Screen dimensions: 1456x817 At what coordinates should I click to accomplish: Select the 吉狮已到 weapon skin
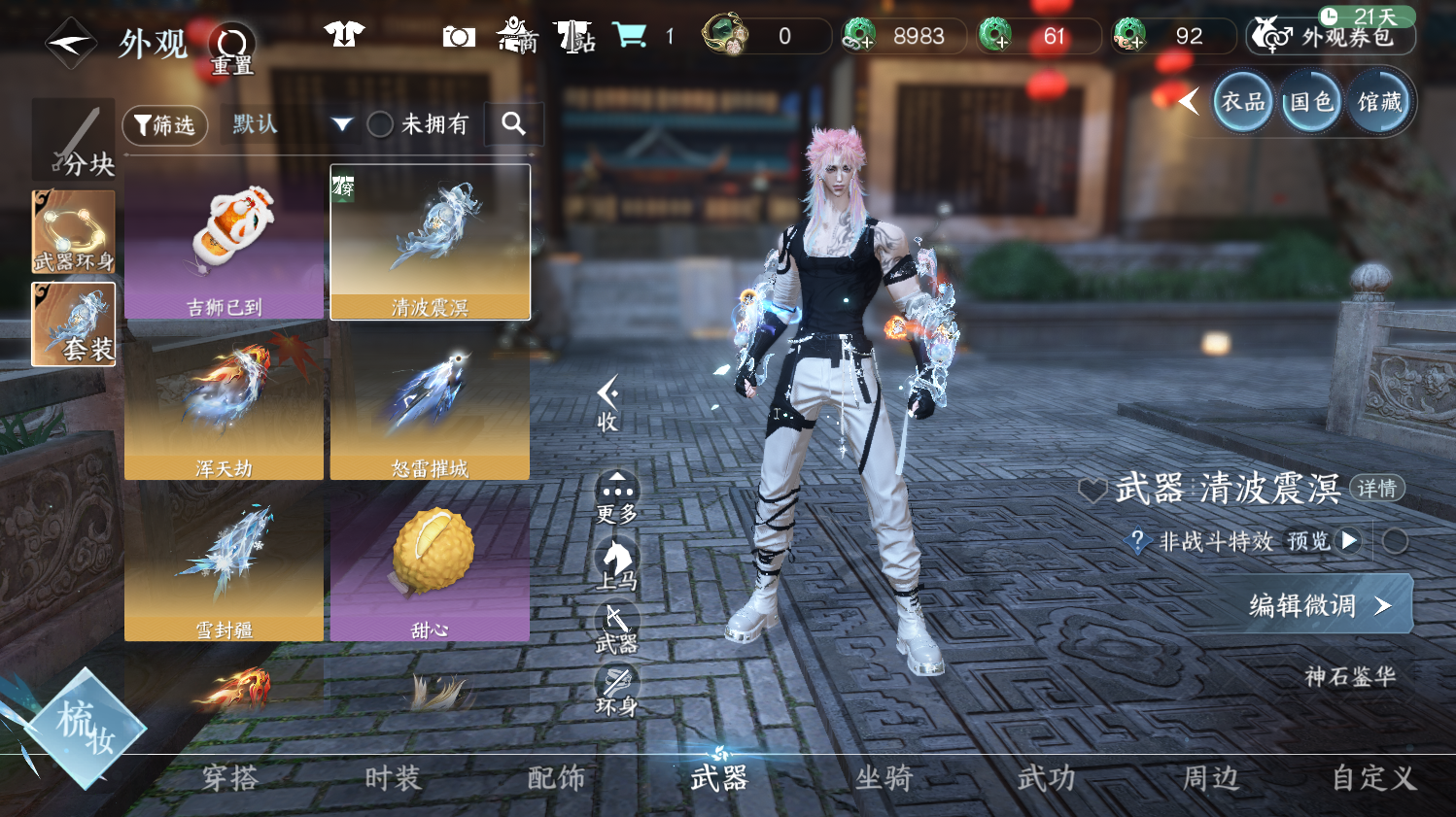pos(225,242)
